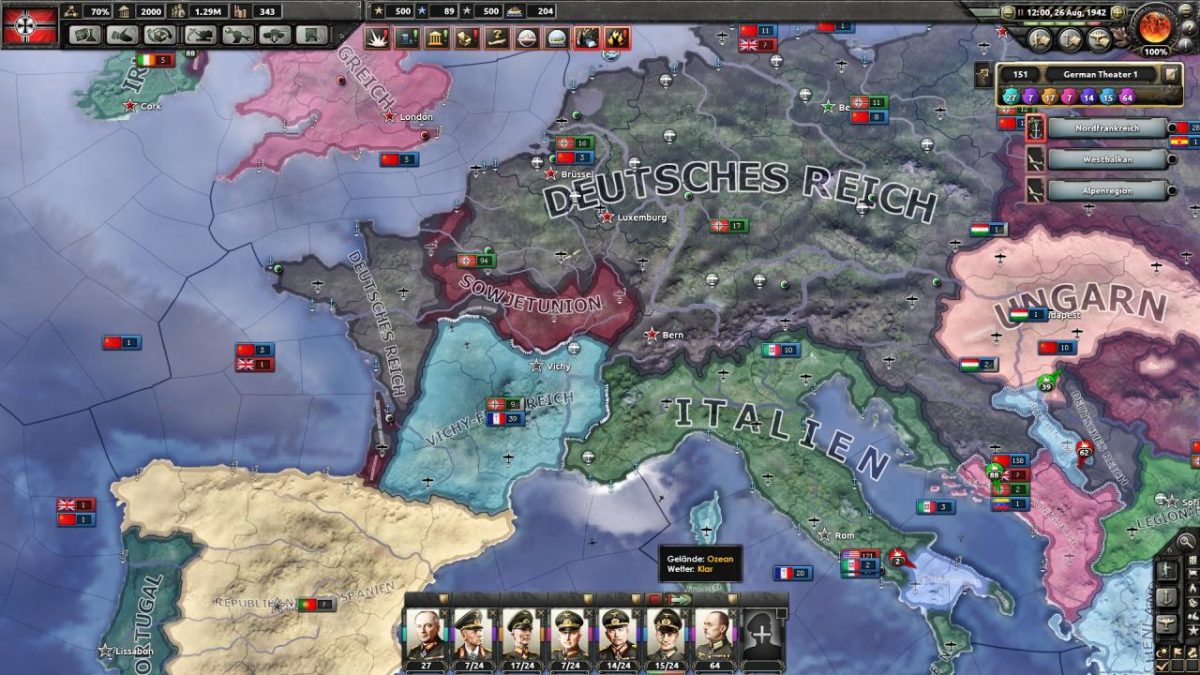The image size is (1200, 675).
Task: Select the cyan 27 army shield badge
Action: [x=1011, y=96]
